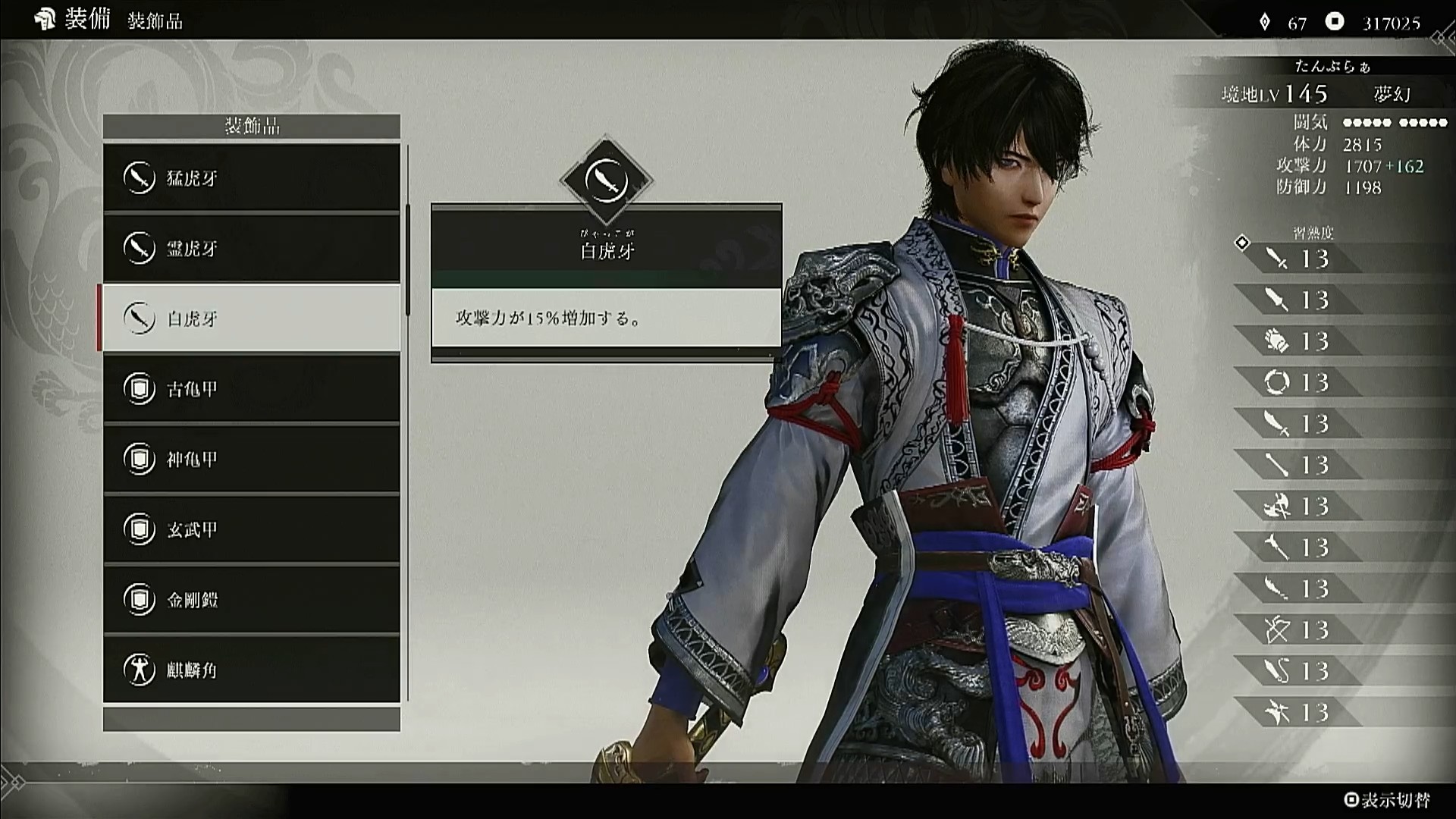Select the 金剛鎧 accessory entry
The image size is (1456, 819).
click(x=251, y=600)
